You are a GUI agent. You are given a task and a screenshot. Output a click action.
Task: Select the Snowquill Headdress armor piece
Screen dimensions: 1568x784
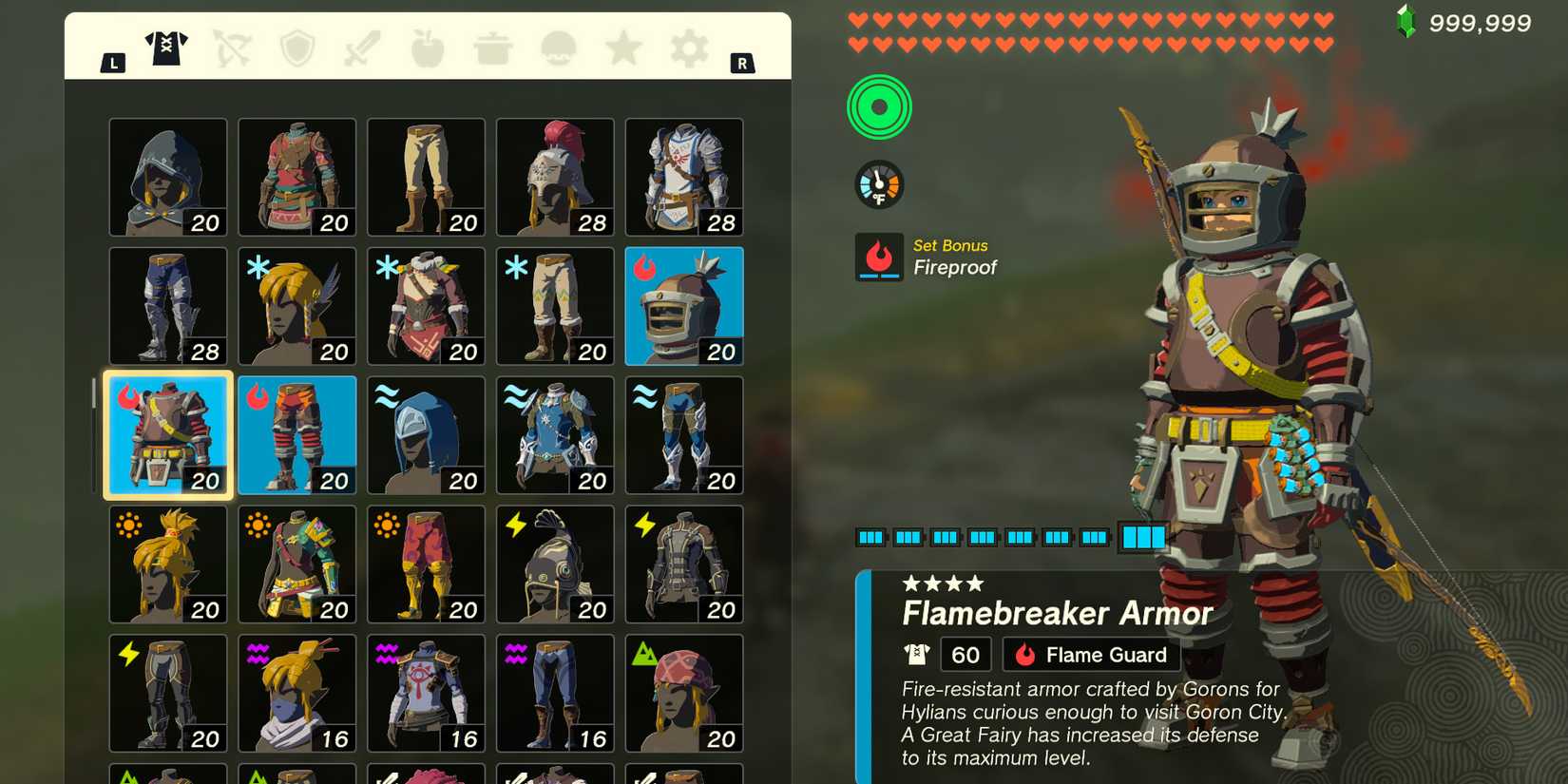pos(296,304)
